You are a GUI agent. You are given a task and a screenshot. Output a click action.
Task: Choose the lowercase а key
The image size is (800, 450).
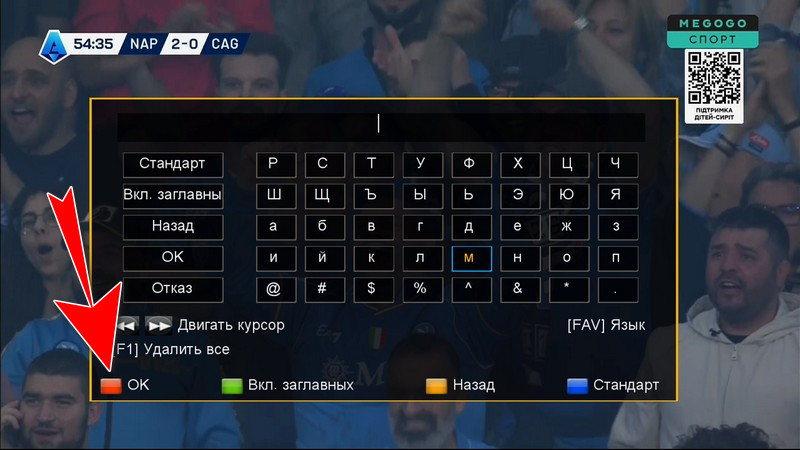point(274,226)
